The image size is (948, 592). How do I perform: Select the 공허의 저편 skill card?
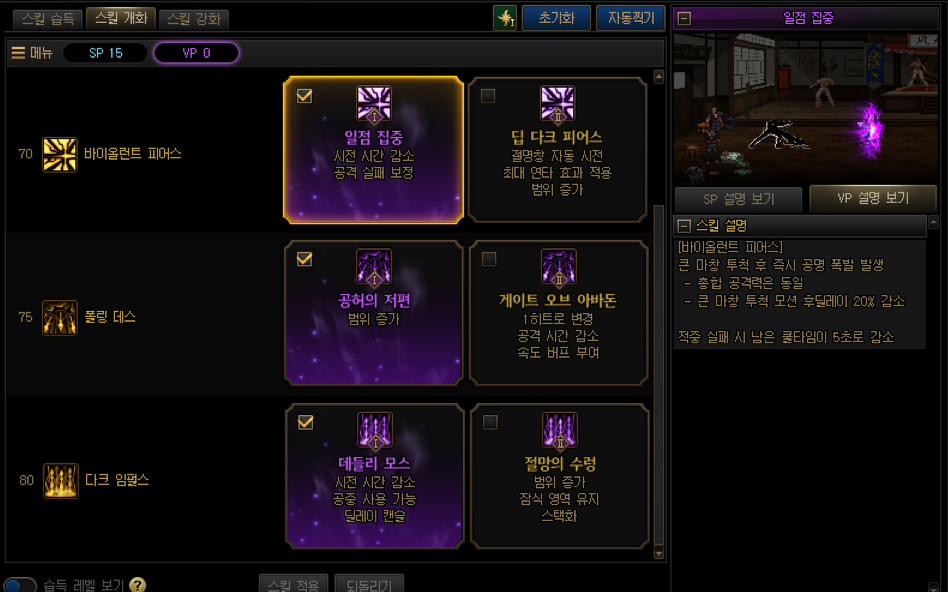click(x=374, y=312)
